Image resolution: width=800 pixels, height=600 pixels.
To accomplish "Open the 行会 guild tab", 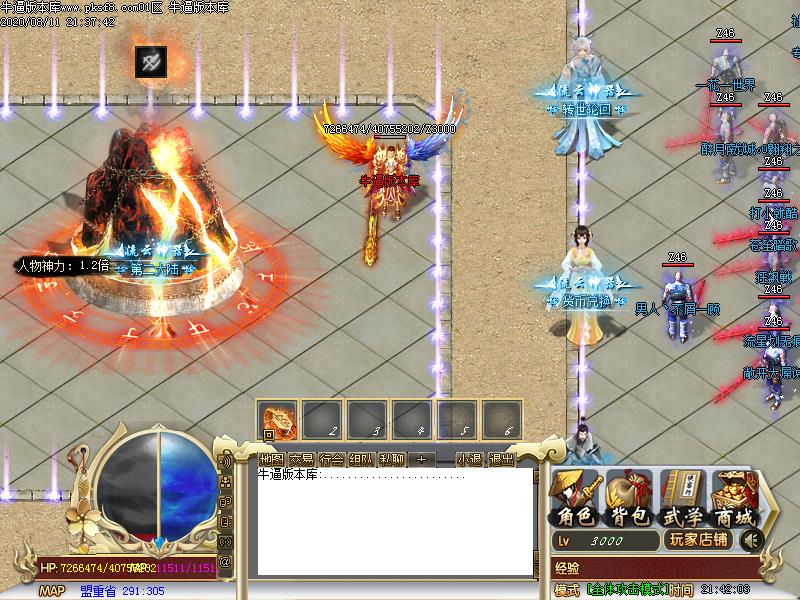I will [x=332, y=459].
